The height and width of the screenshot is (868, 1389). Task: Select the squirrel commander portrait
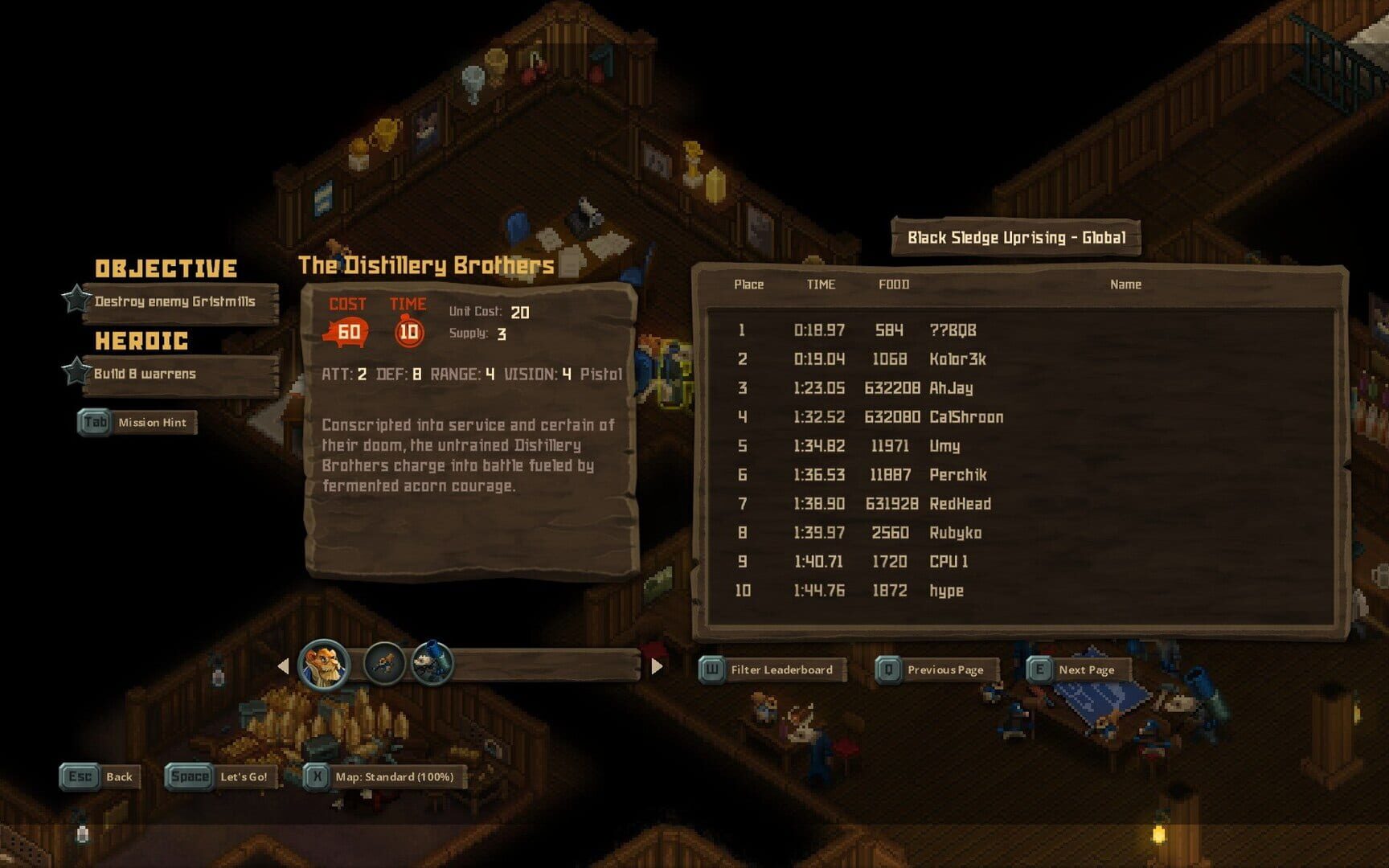coord(324,665)
